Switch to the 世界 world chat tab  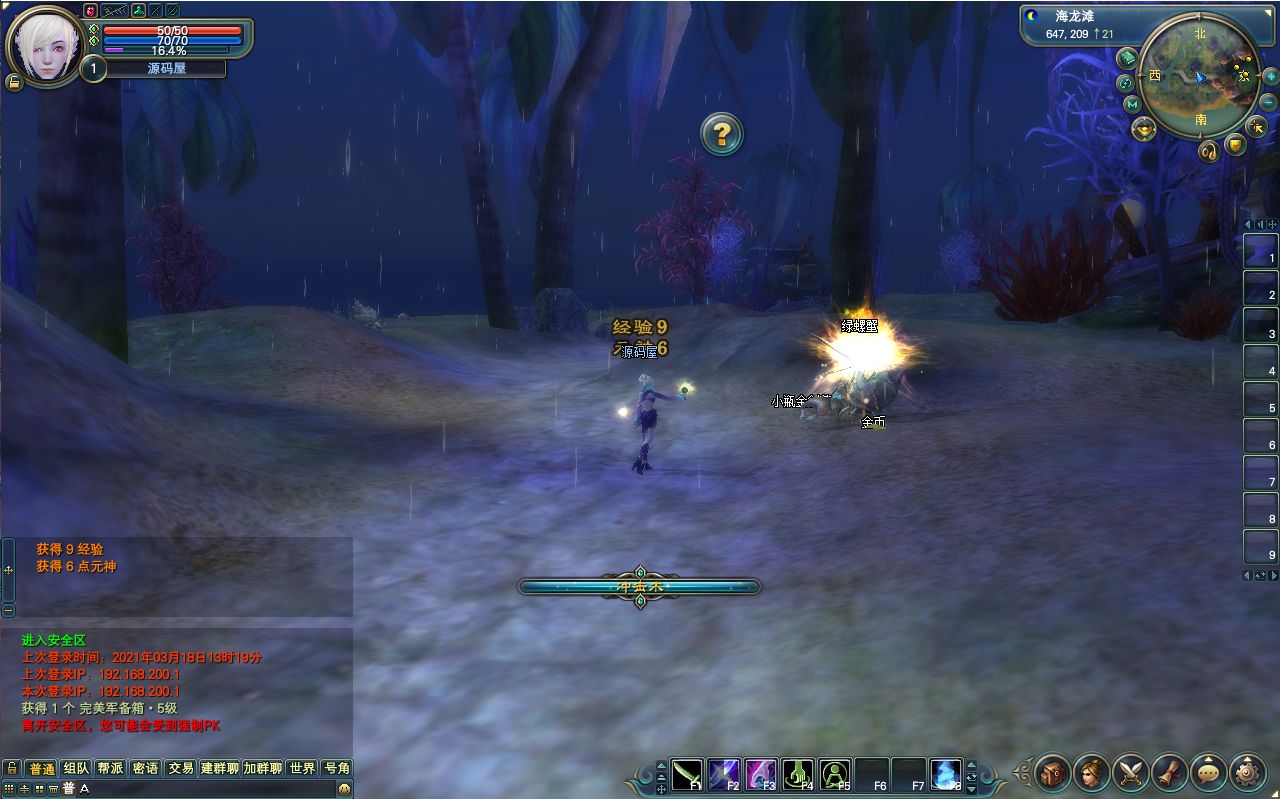click(x=302, y=768)
